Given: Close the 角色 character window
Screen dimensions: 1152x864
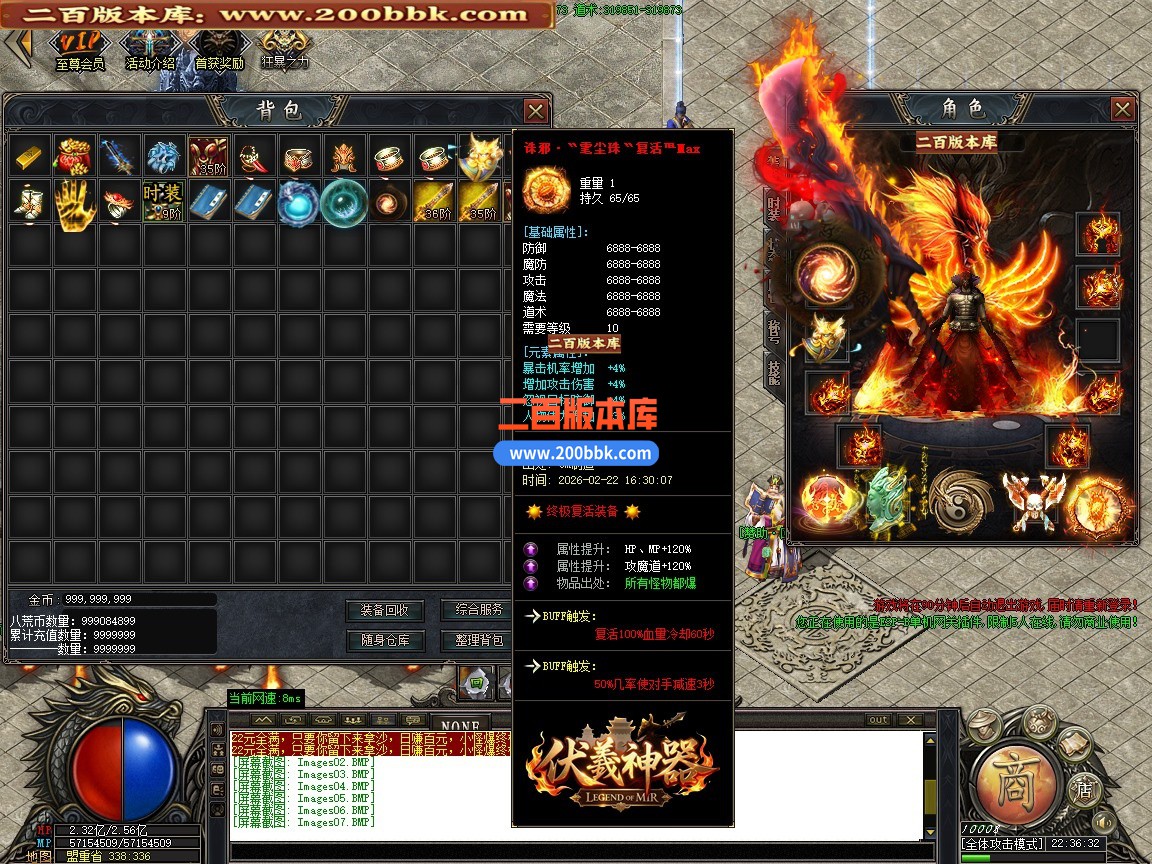Looking at the screenshot, I should pyautogui.click(x=1123, y=109).
